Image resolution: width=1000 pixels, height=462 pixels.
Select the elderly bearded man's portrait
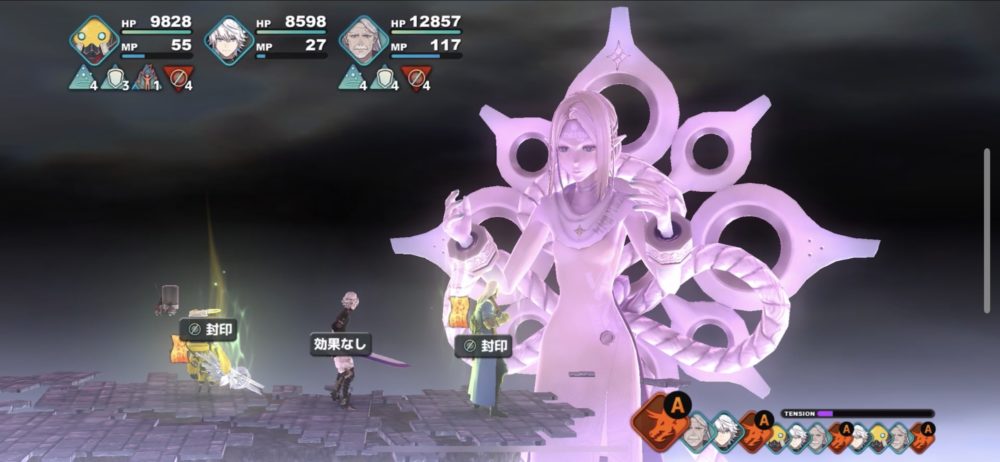pyautogui.click(x=362, y=40)
